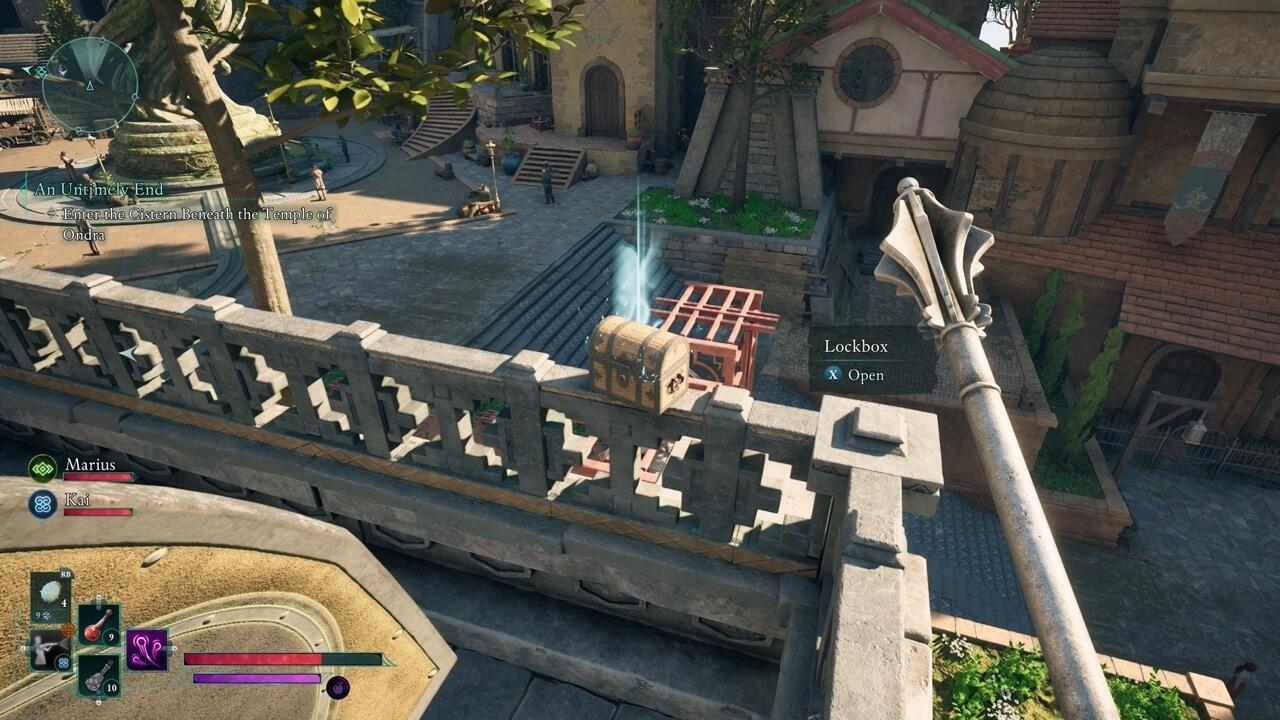
Task: Click Kai's blue party emblem icon
Action: tap(41, 500)
